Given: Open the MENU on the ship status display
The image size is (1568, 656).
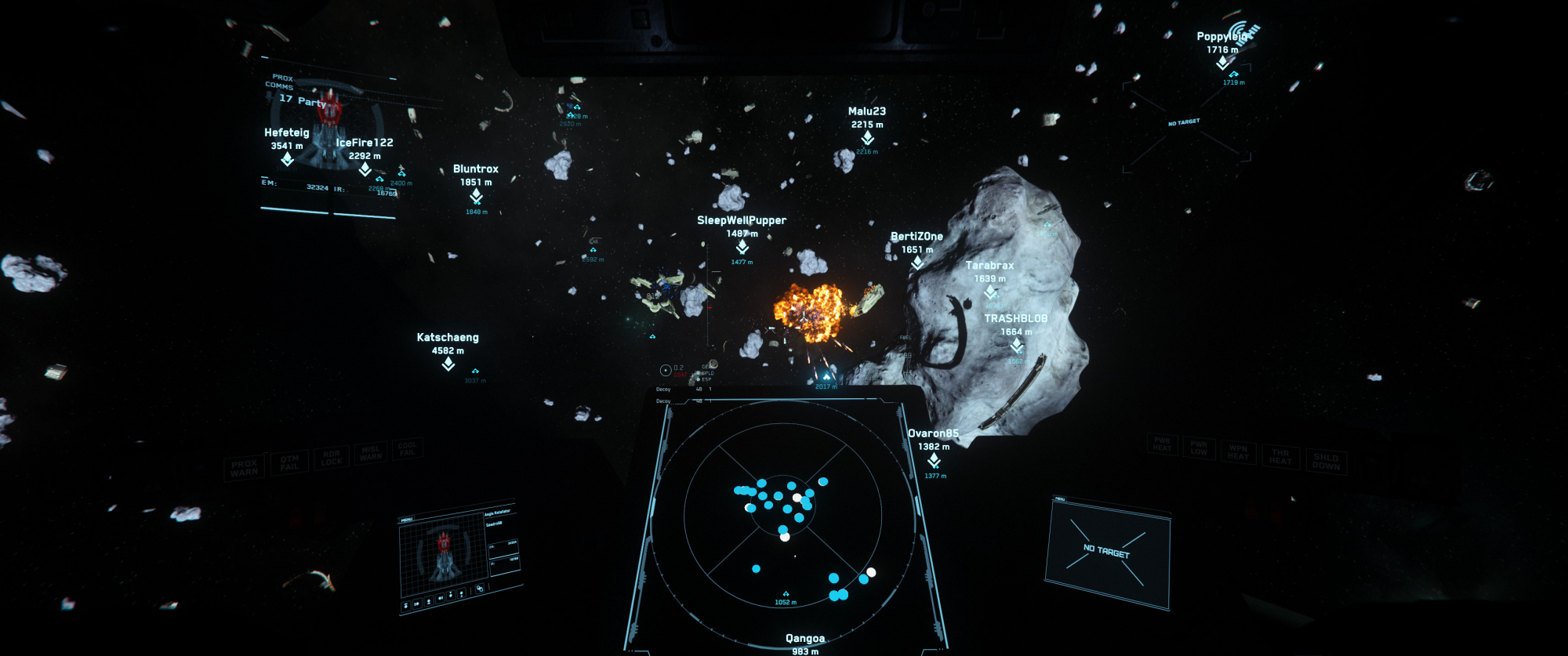Looking at the screenshot, I should 407,520.
